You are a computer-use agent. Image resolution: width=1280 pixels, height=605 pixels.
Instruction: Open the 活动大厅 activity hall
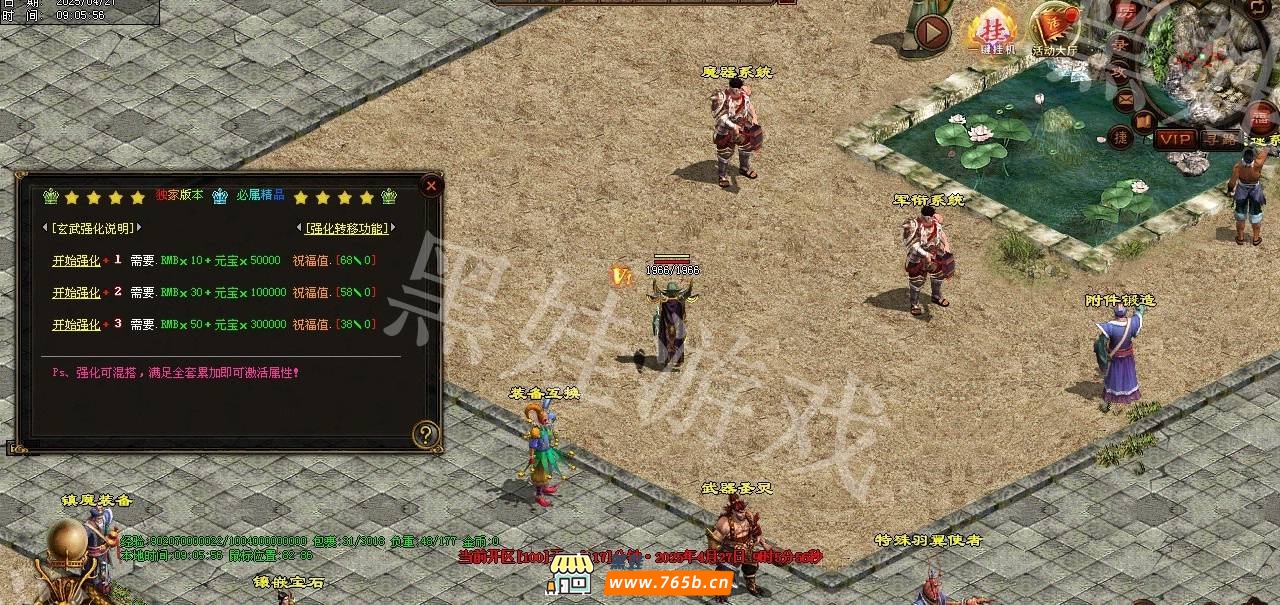pos(1055,30)
